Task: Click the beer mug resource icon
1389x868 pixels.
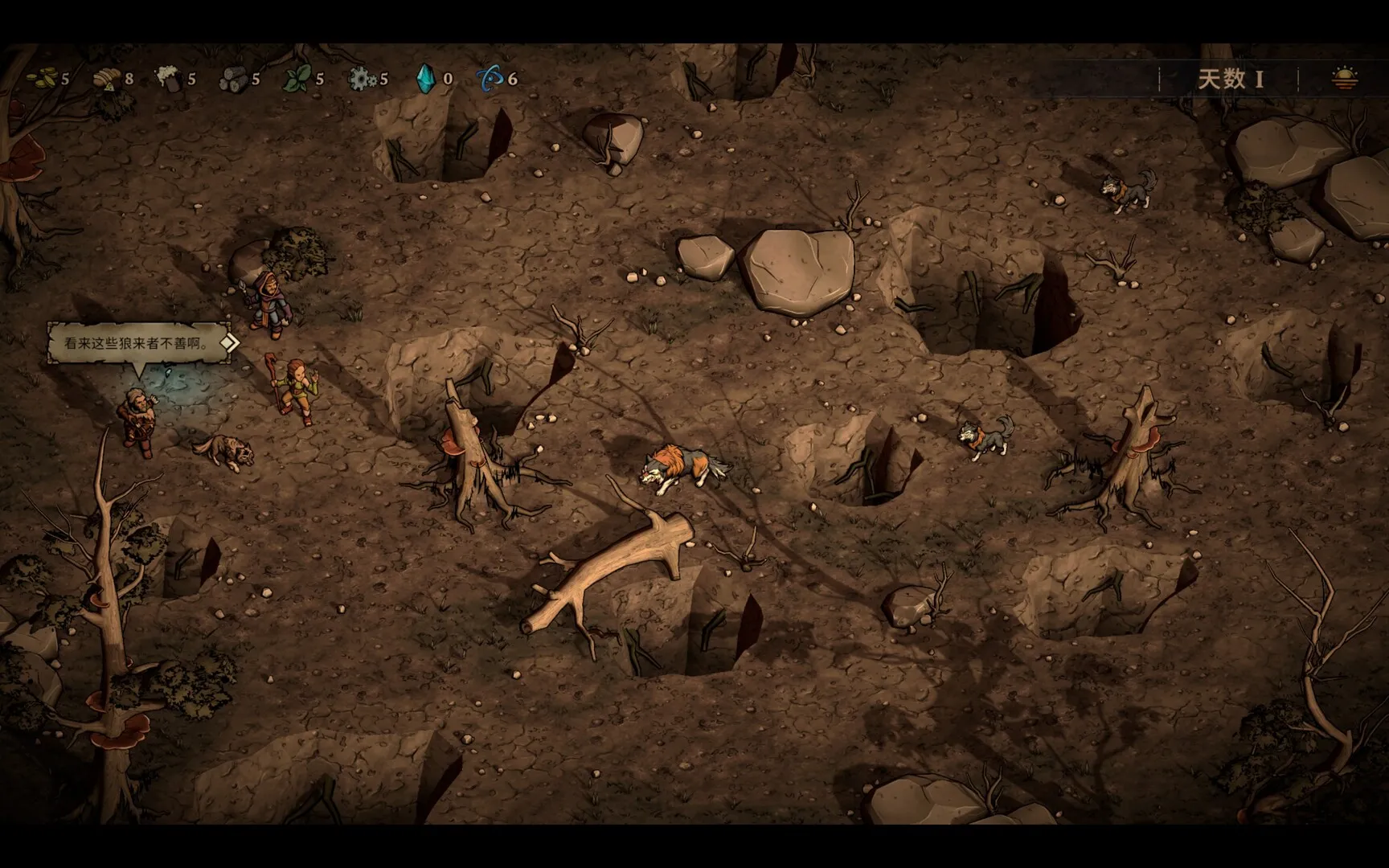Action: pos(168,78)
